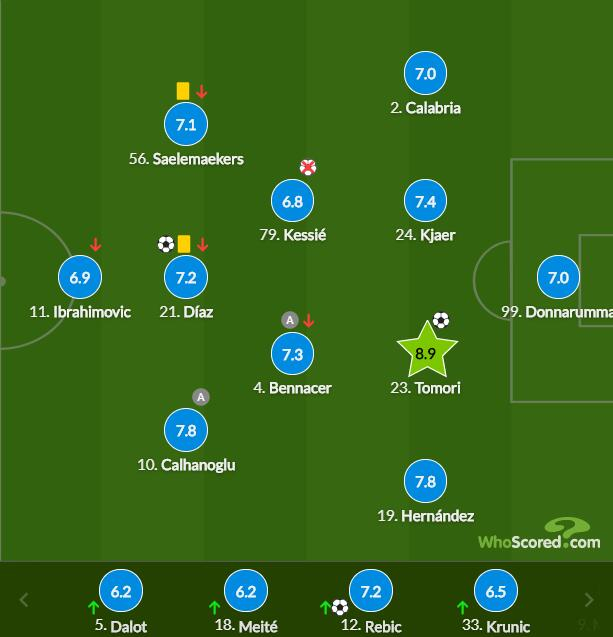
Task: Select Bennacer's 7.3 rating circle
Action: tap(292, 354)
